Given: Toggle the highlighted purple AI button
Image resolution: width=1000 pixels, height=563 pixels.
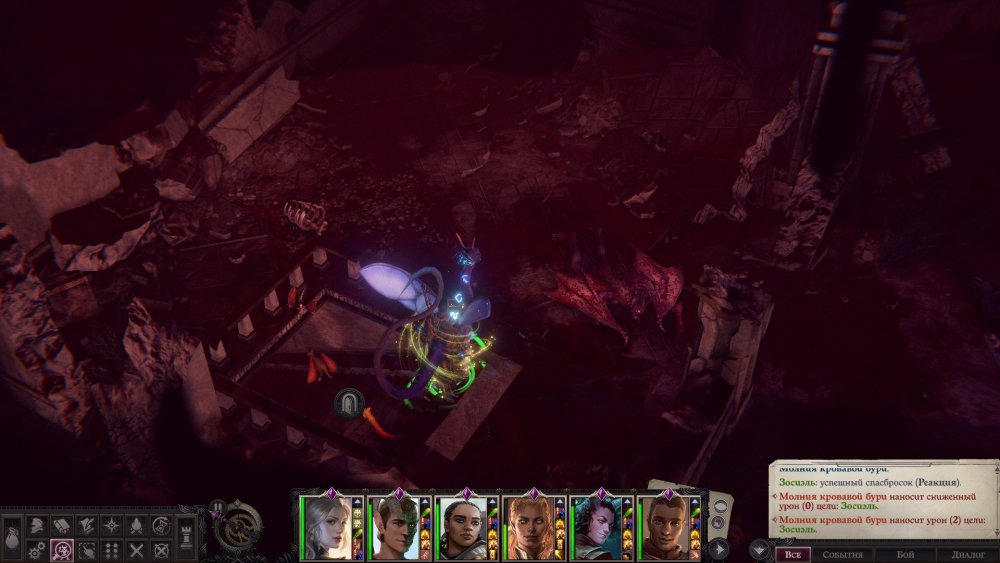Looking at the screenshot, I should (x=61, y=549).
